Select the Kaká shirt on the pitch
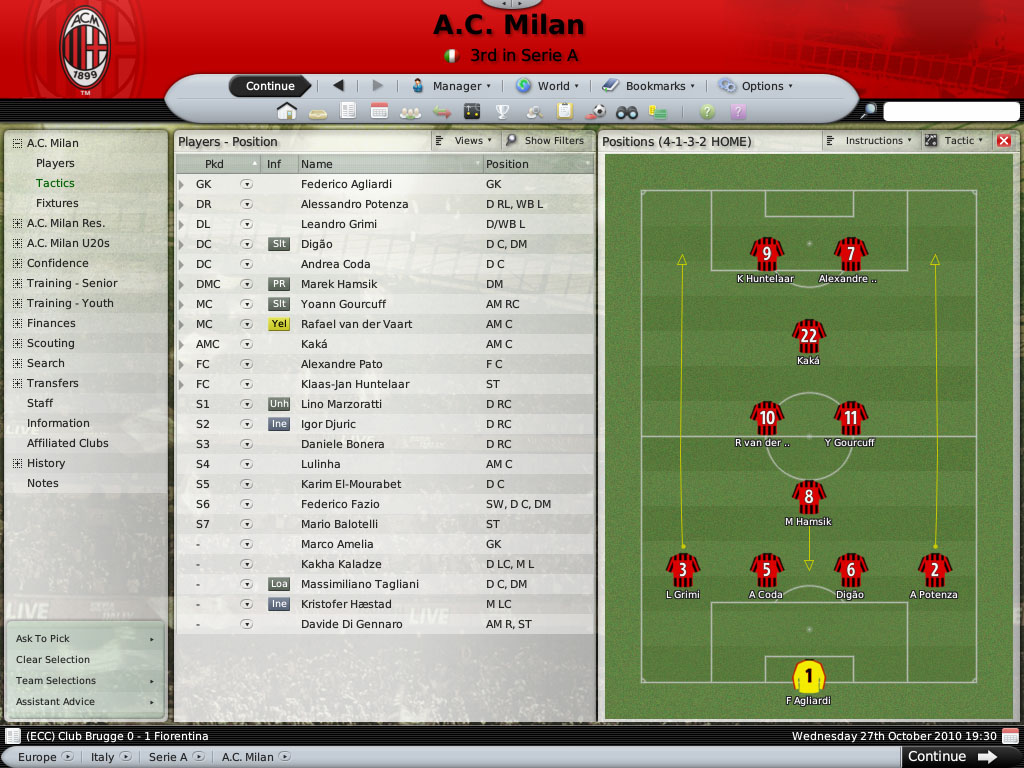 (808, 337)
